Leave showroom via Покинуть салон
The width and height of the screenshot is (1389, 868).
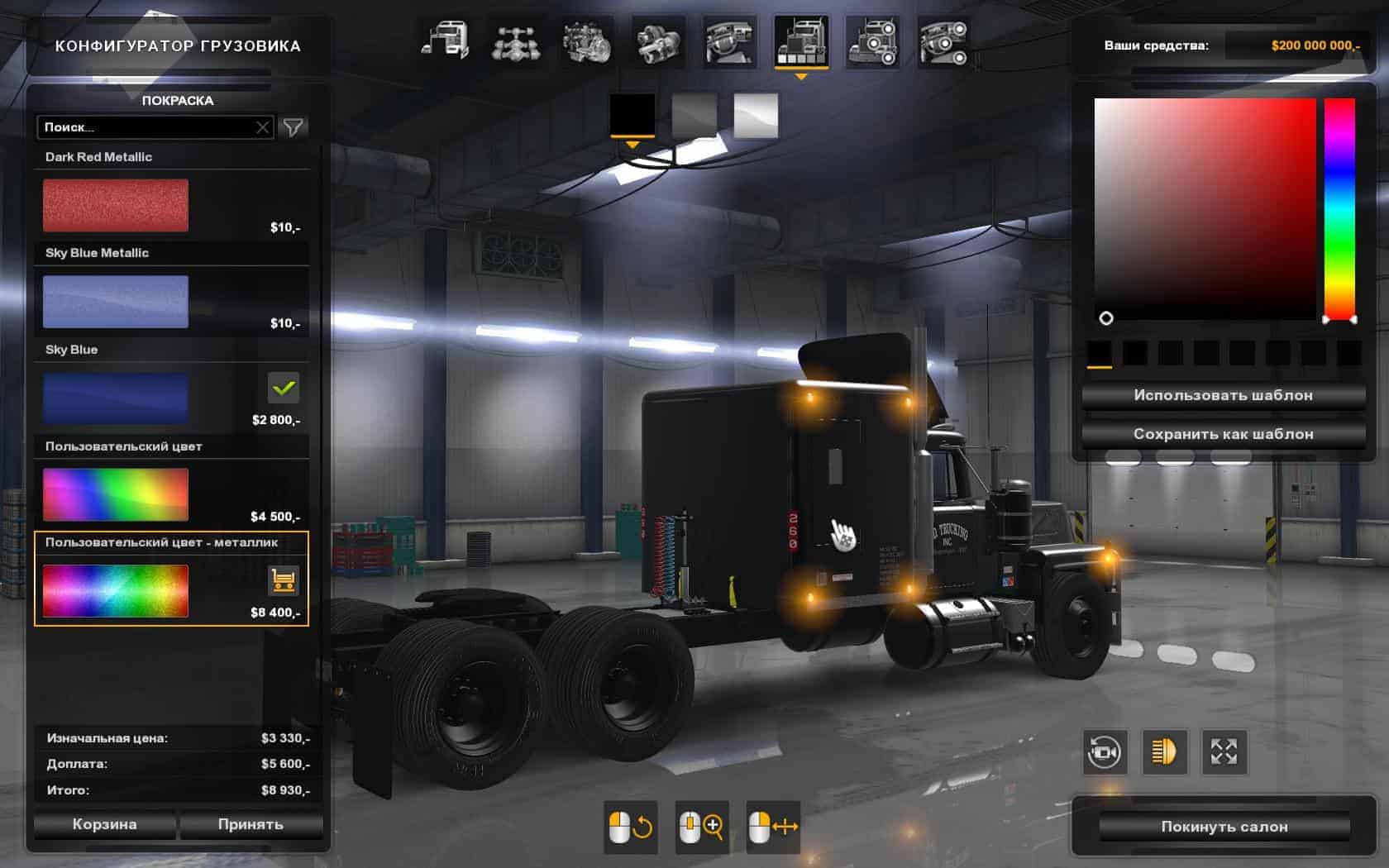click(x=1224, y=827)
